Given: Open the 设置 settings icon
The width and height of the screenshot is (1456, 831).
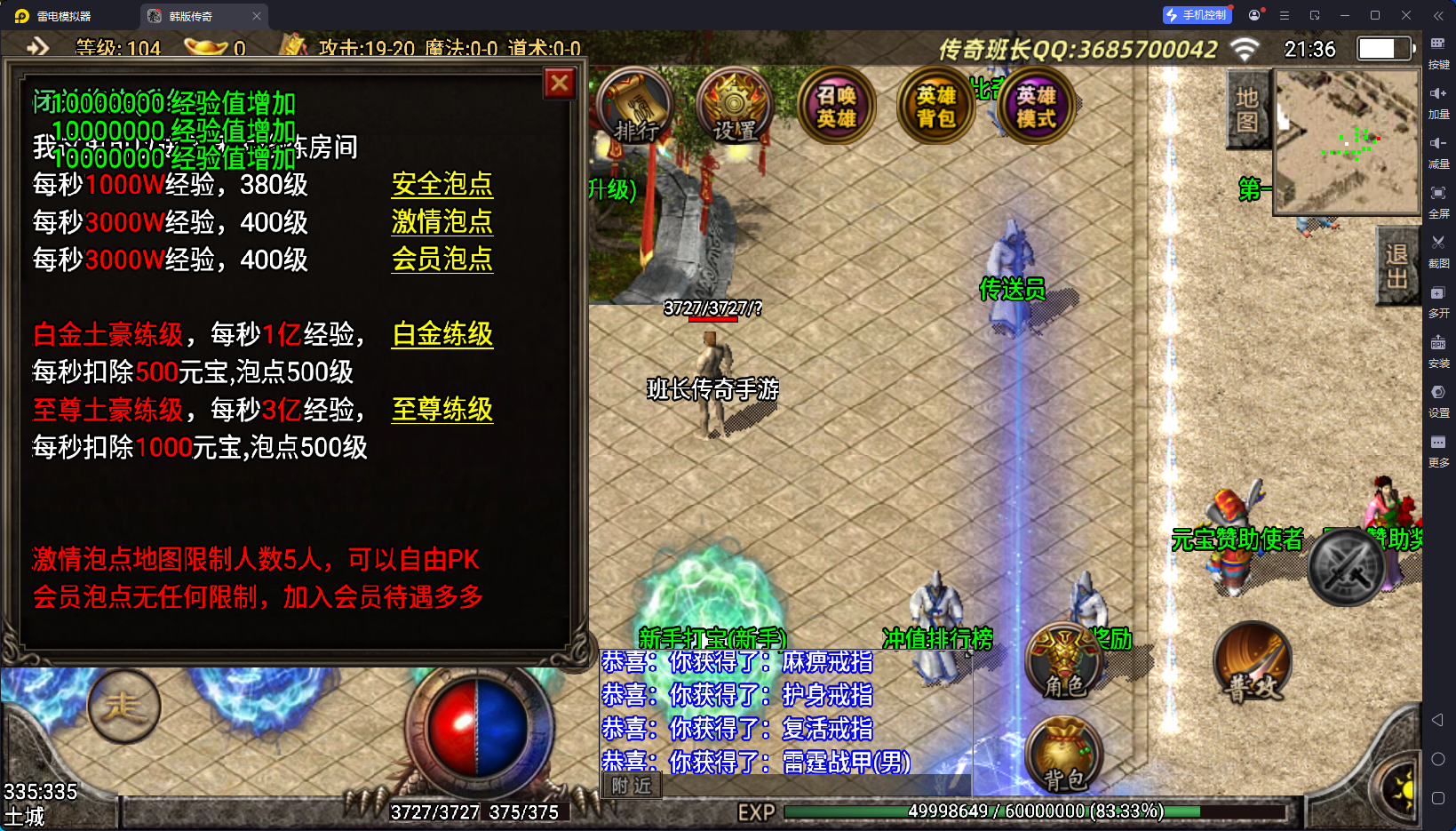Looking at the screenshot, I should 736,107.
